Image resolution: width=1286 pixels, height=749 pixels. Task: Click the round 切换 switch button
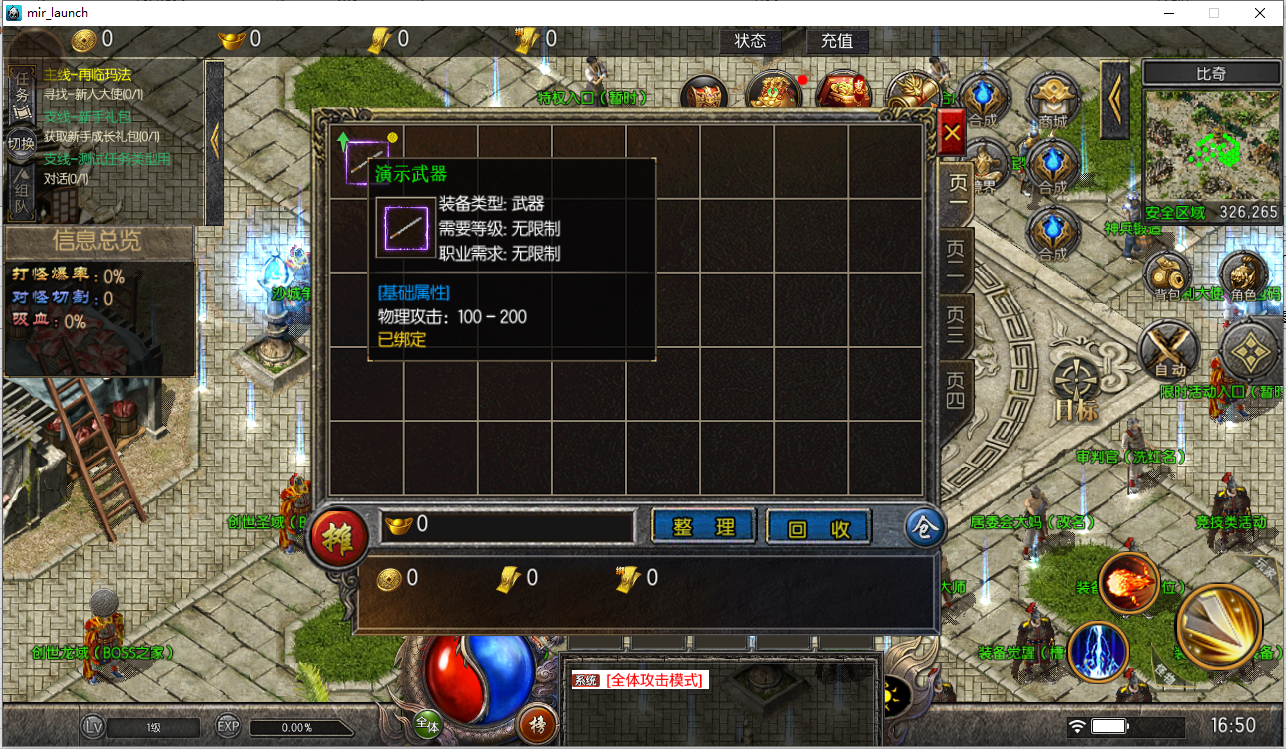coord(21,143)
